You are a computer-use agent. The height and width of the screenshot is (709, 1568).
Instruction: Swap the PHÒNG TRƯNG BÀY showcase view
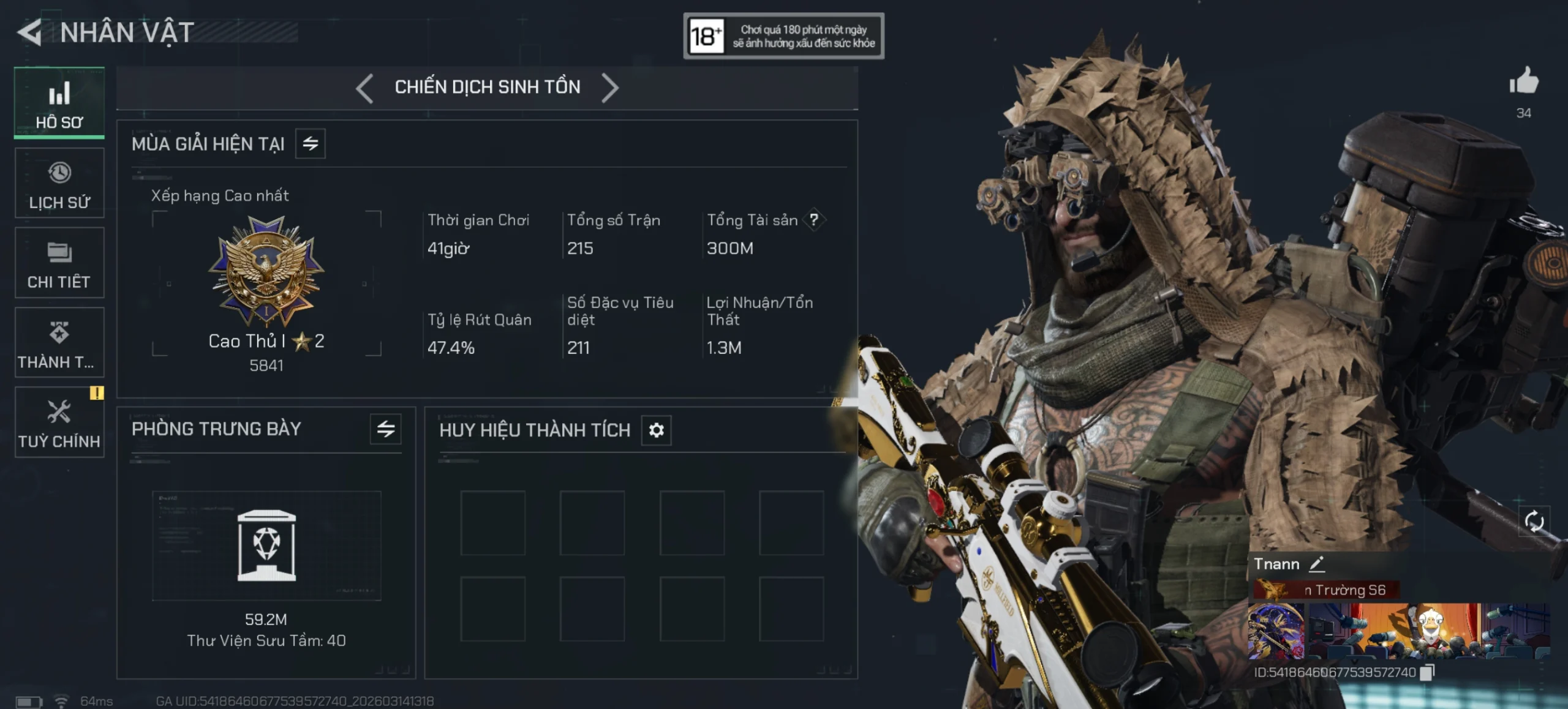click(x=386, y=429)
